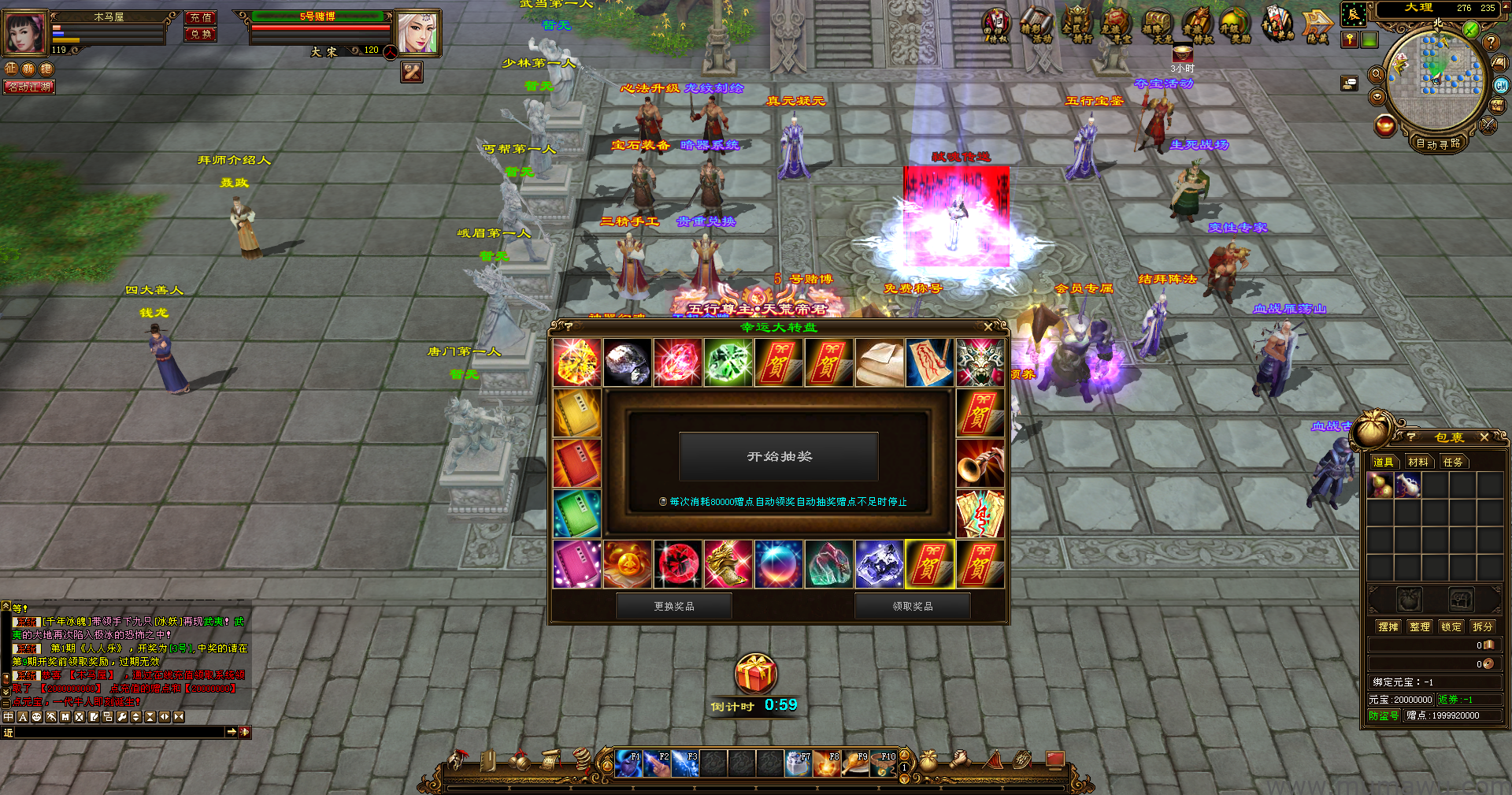Screen dimensions: 1512x795
Task: Click the countdown gift box icon
Action: point(756,674)
